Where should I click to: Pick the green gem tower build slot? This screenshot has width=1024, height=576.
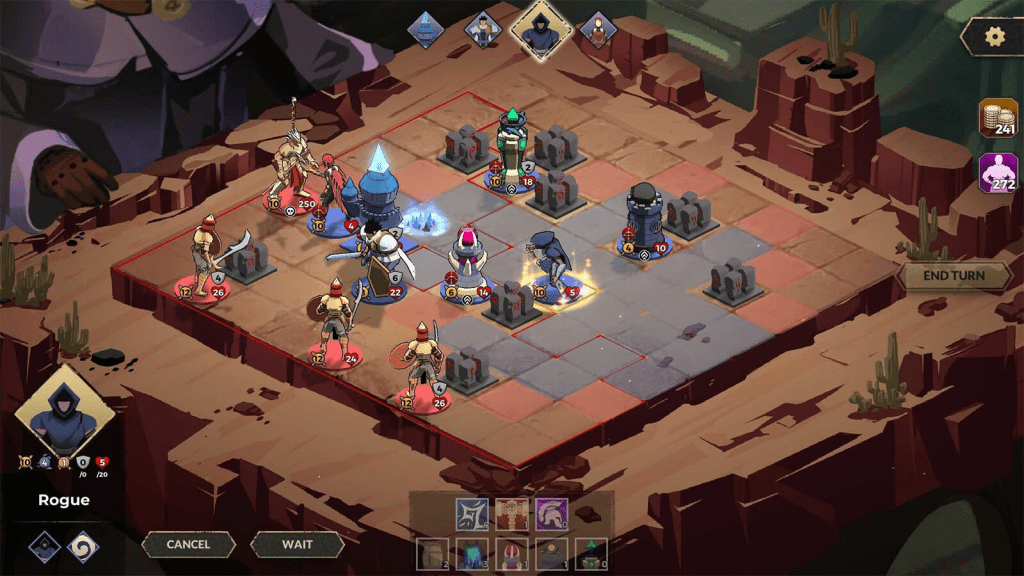click(591, 553)
